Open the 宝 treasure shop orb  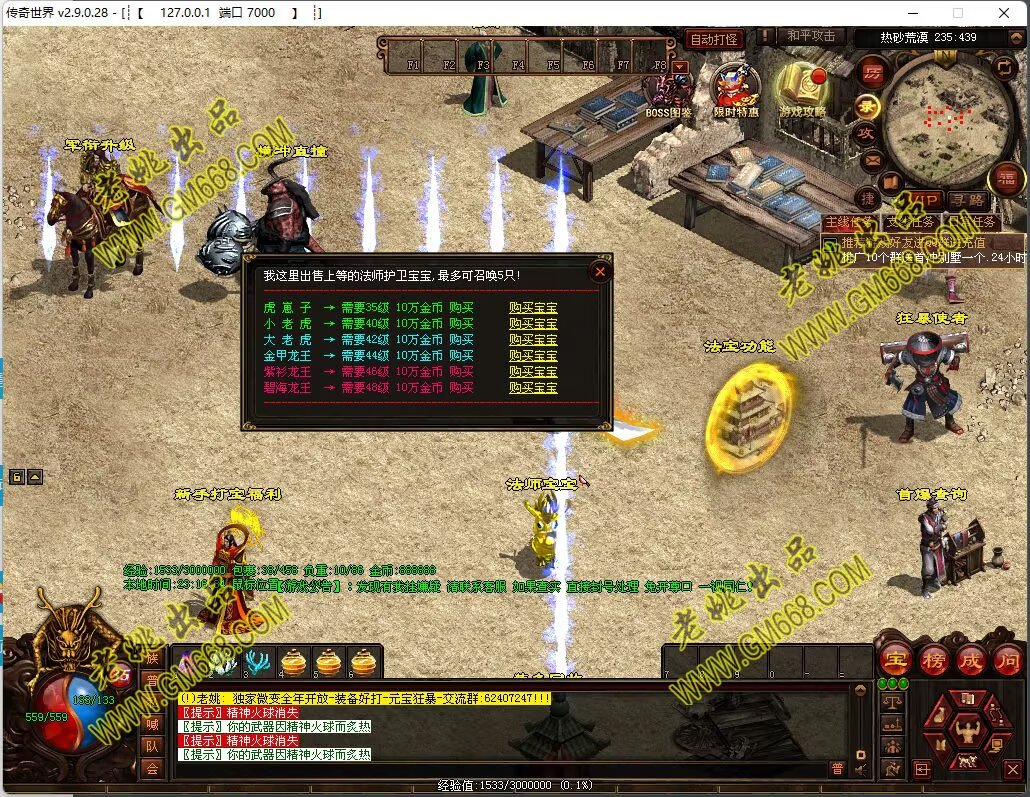pyautogui.click(x=894, y=659)
